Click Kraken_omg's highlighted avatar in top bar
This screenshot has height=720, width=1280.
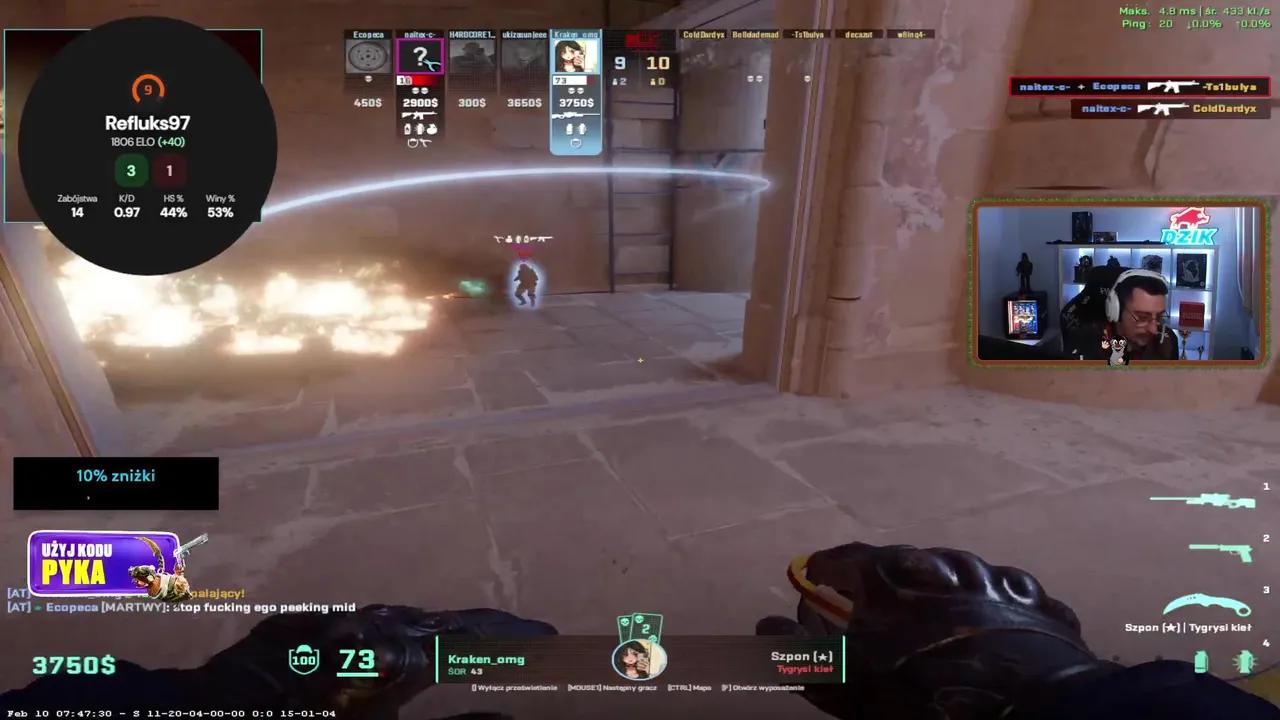(x=576, y=56)
